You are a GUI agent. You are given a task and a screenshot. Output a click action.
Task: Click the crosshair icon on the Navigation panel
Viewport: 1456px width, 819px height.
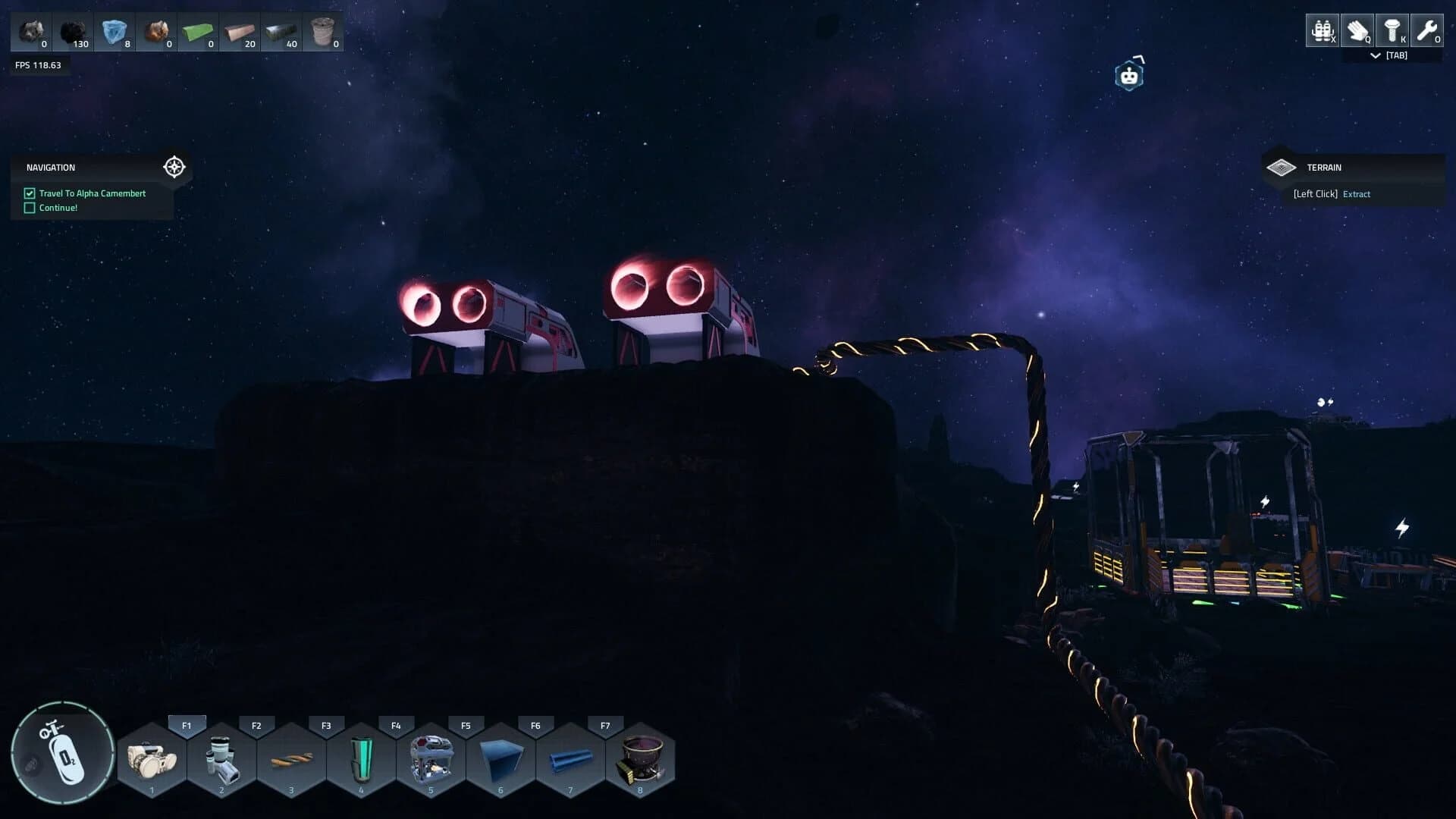click(x=174, y=167)
